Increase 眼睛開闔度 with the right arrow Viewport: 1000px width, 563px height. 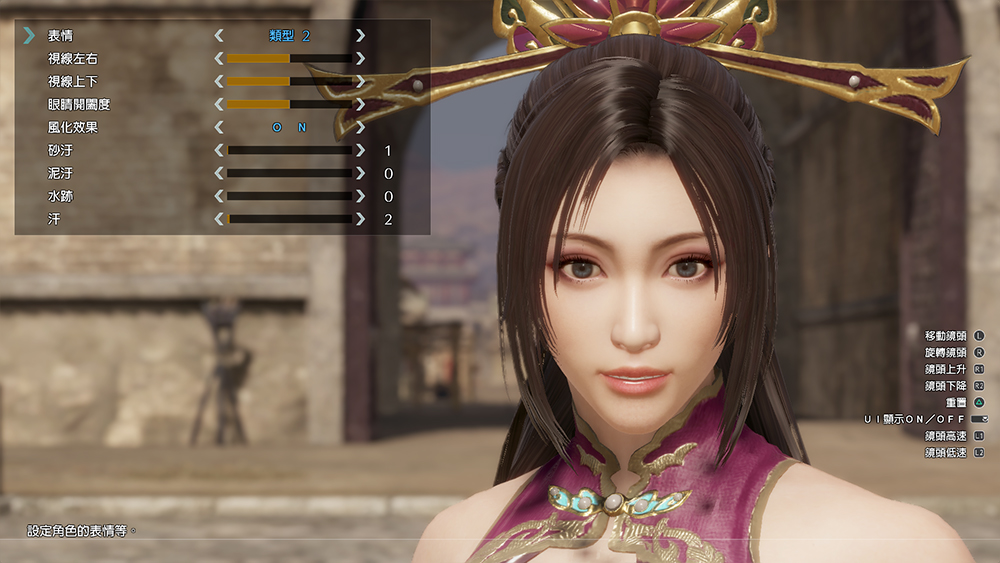(360, 104)
